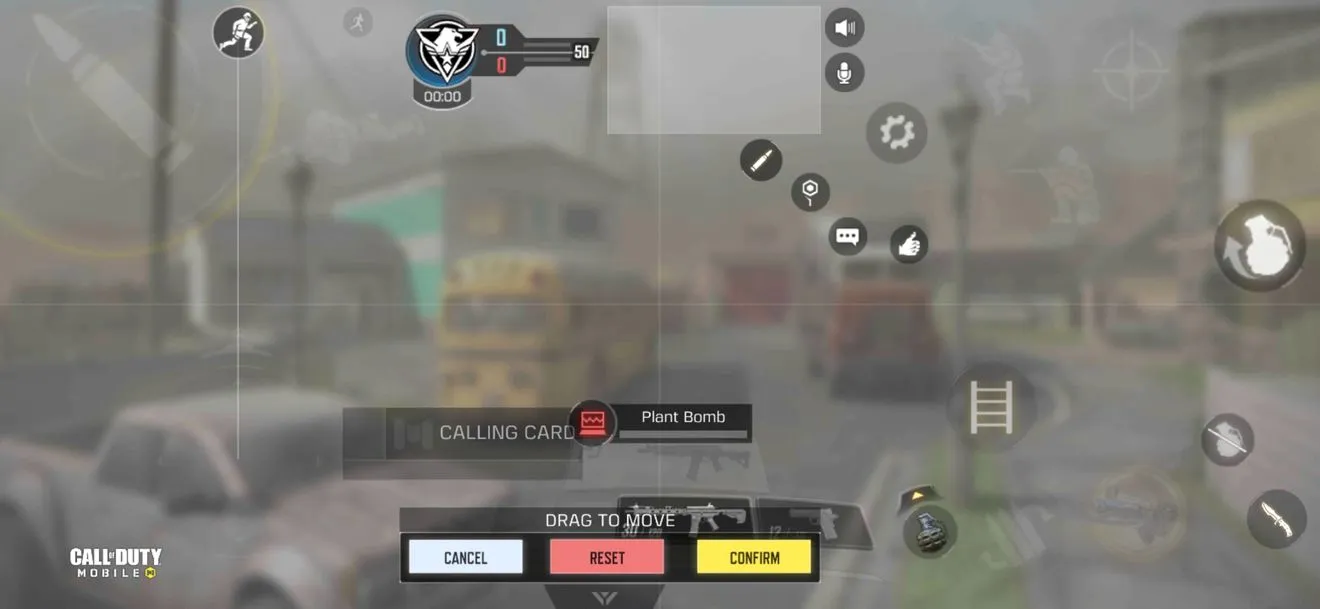Select the knife melee button
The height and width of the screenshot is (609, 1320).
(1276, 518)
